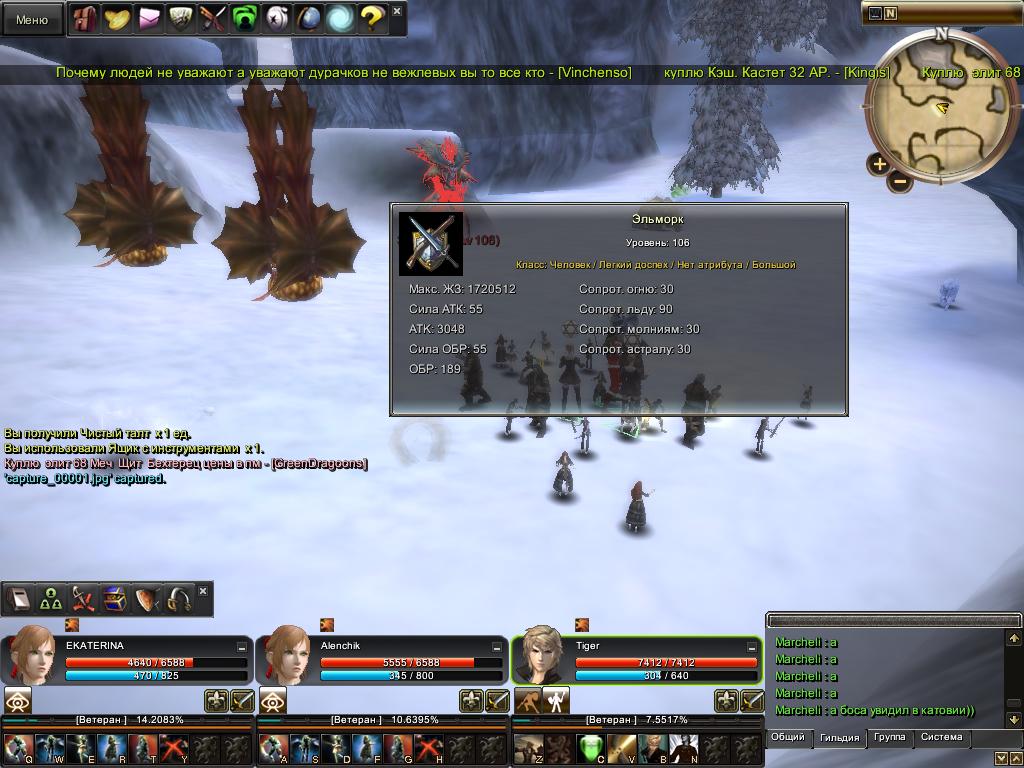The height and width of the screenshot is (768, 1024).
Task: Click the pink envelope mail icon
Action: pos(149,19)
